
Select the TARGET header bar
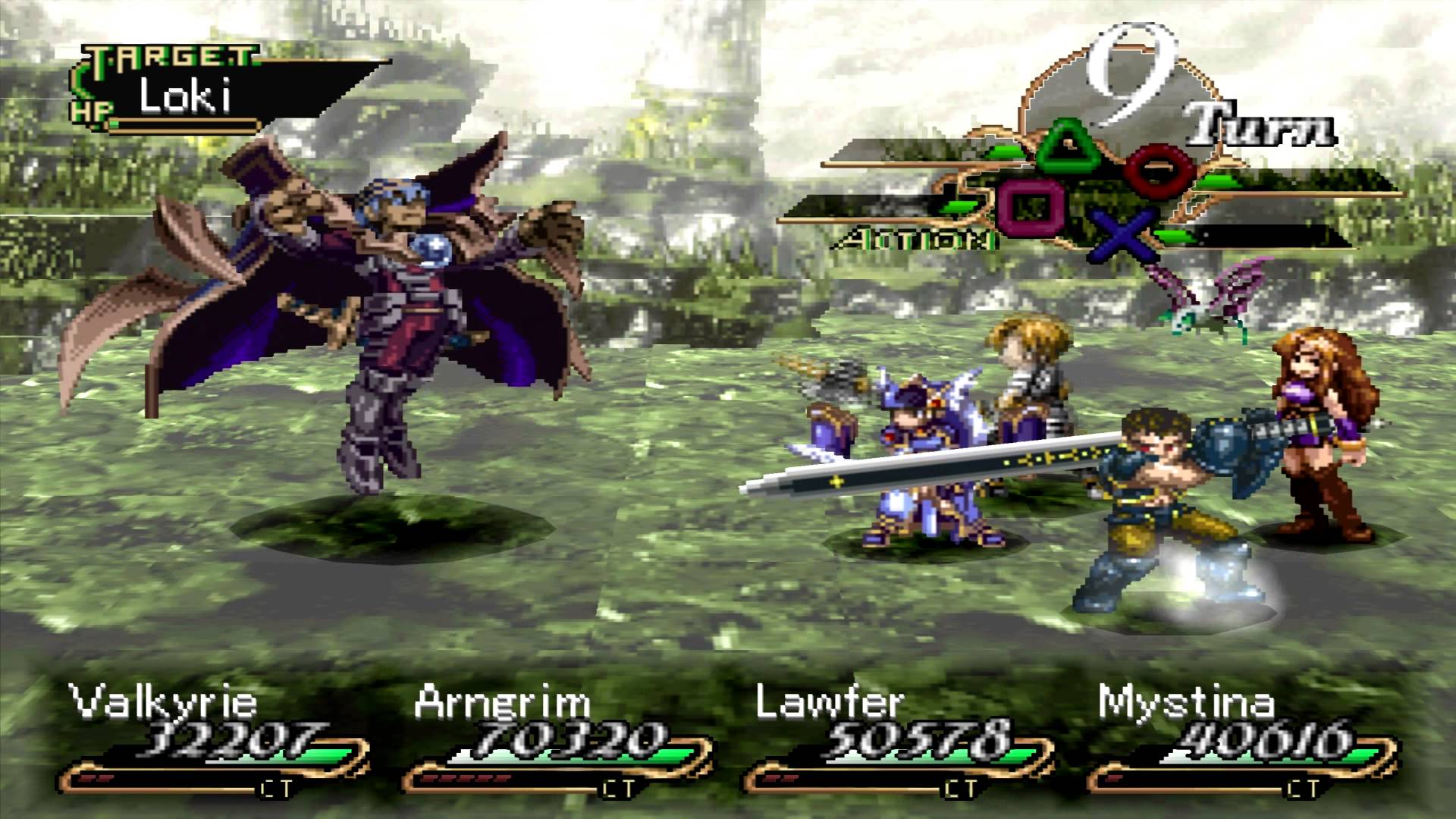click(x=171, y=55)
